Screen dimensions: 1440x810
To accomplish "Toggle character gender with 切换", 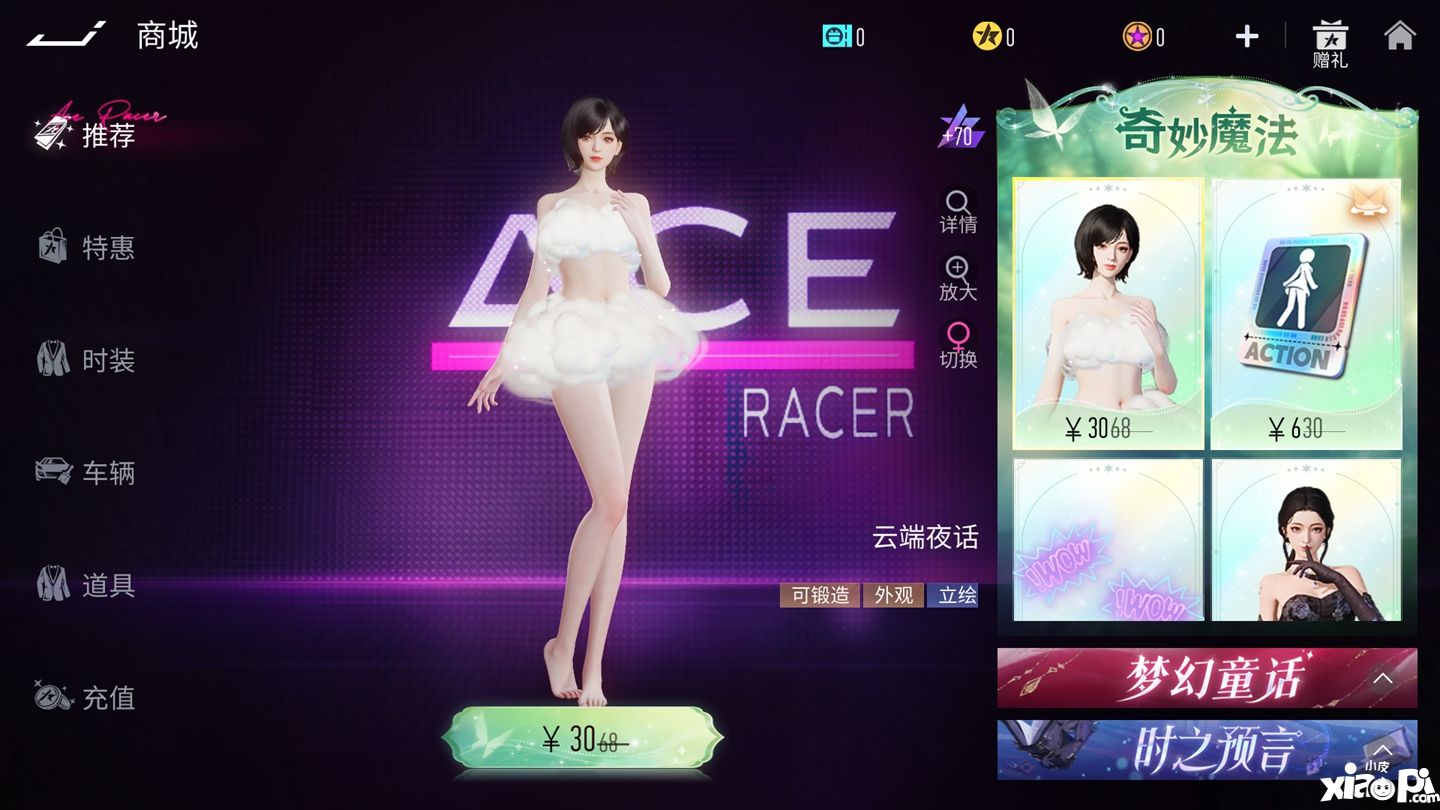I will [x=958, y=345].
